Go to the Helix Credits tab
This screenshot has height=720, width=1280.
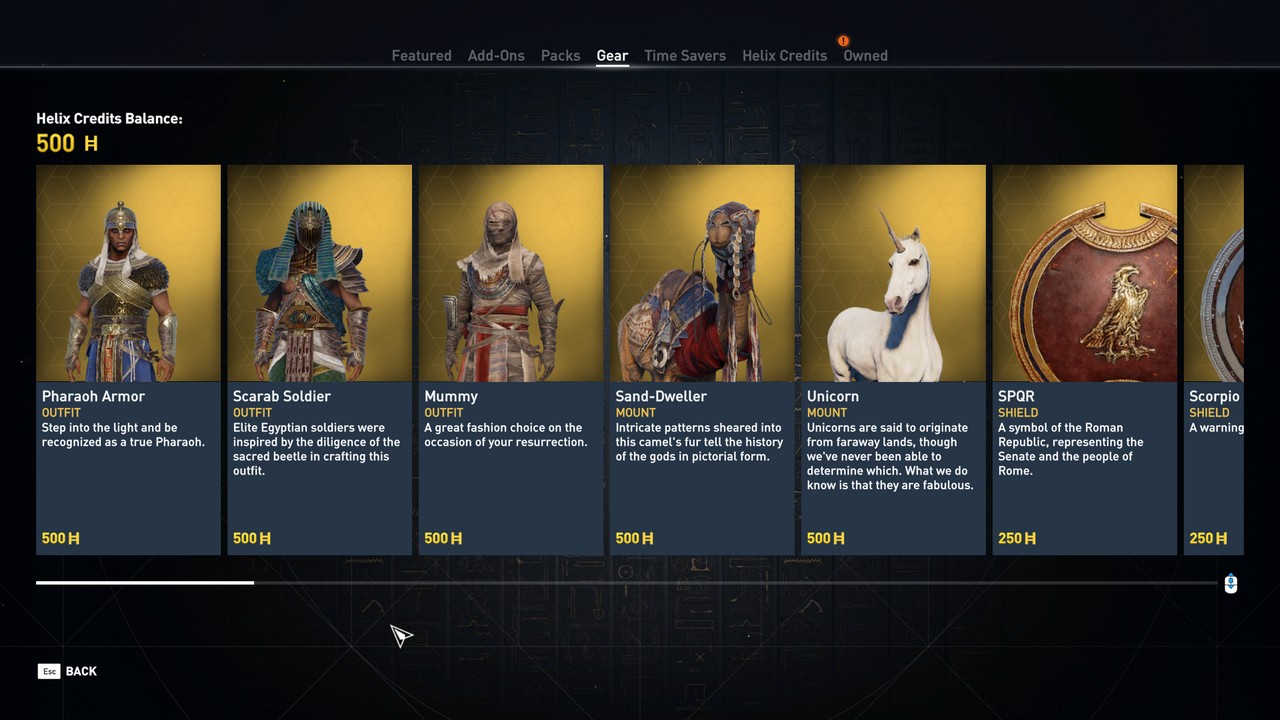tap(784, 56)
